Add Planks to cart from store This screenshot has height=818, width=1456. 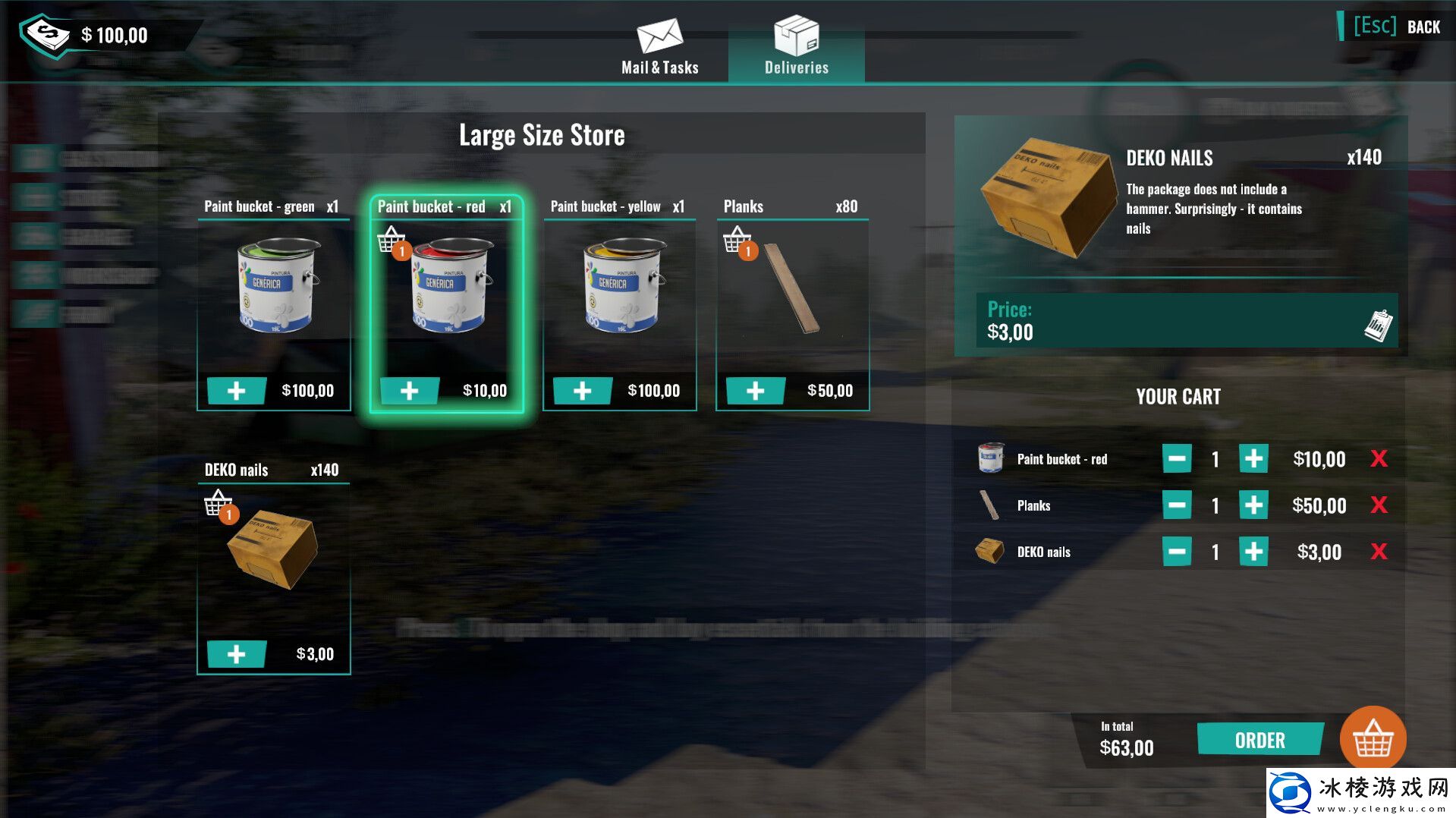(x=755, y=391)
